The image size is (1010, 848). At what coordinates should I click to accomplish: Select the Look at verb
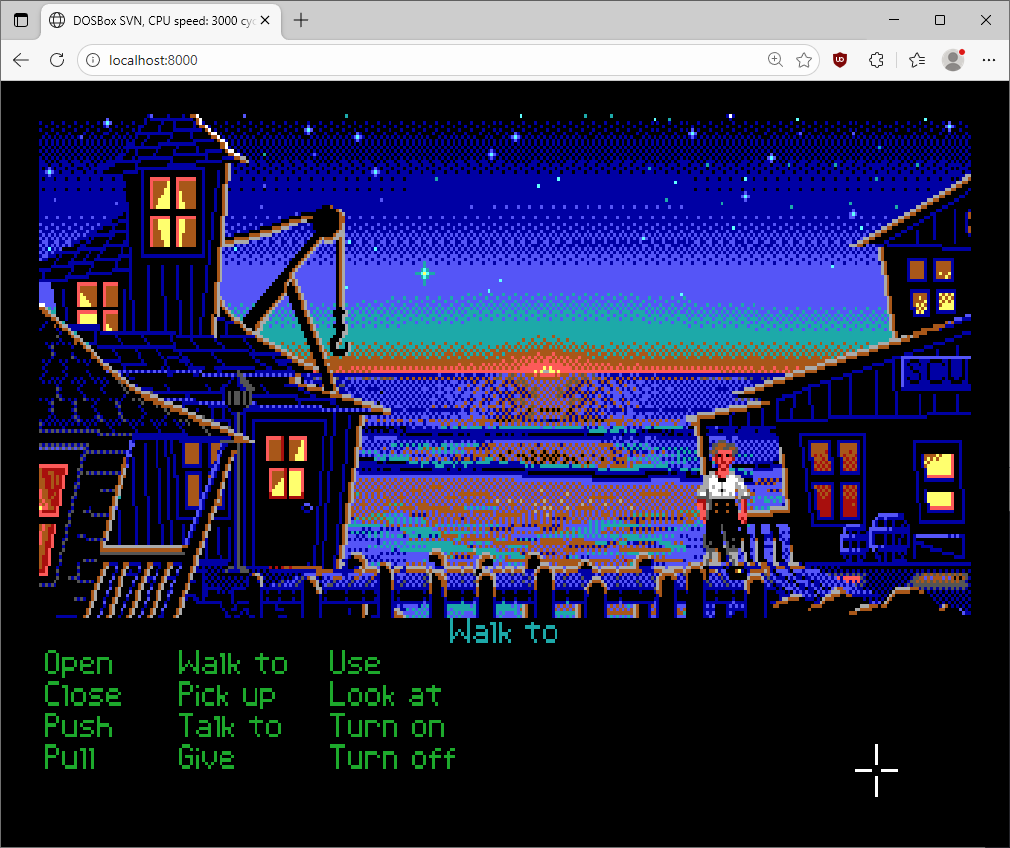click(x=385, y=695)
